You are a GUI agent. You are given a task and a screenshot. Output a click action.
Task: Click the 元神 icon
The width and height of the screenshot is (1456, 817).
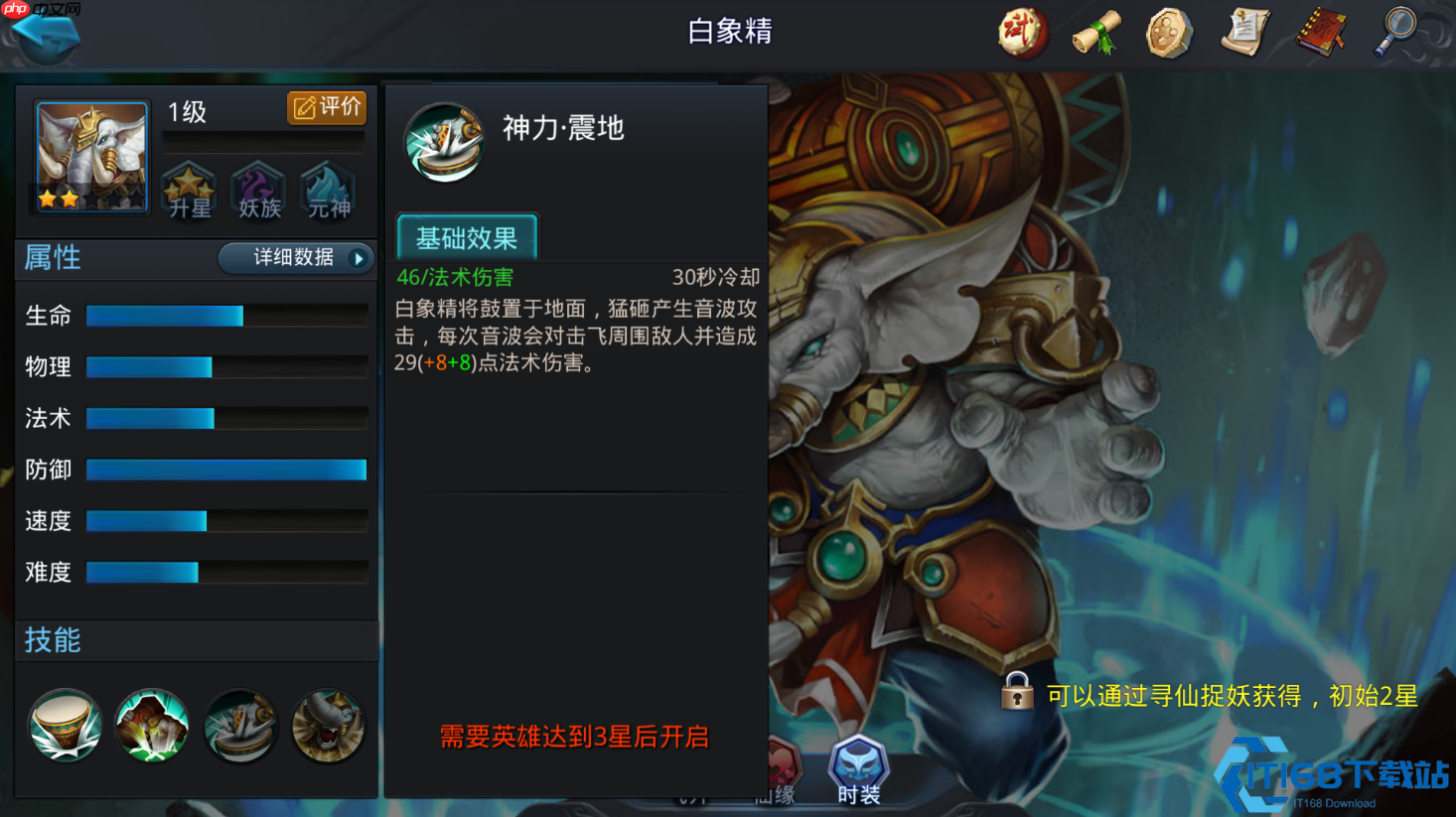click(x=327, y=193)
